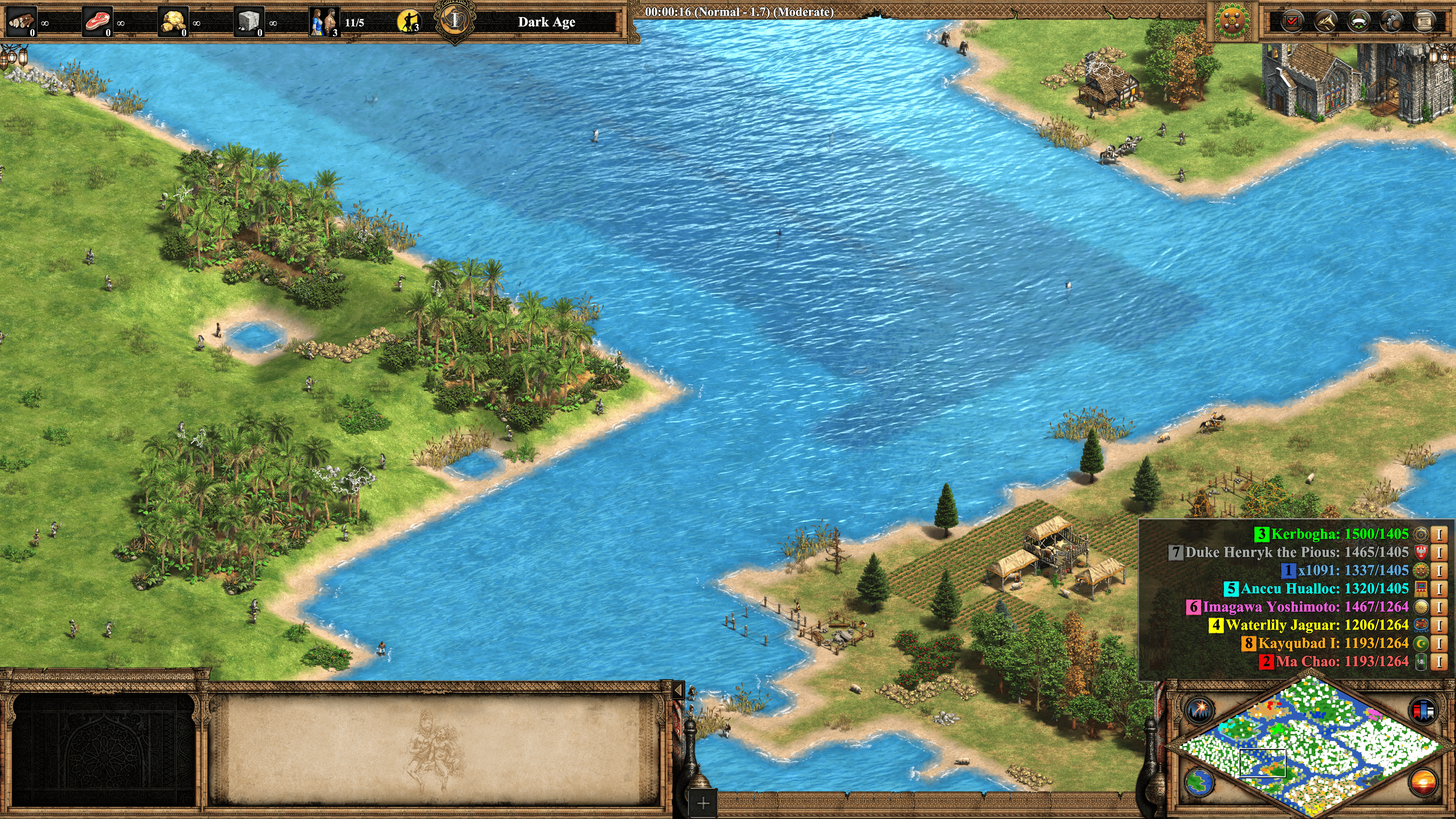Screen dimensions: 1456x819
Task: Click the wood resource icon
Action: (22, 22)
